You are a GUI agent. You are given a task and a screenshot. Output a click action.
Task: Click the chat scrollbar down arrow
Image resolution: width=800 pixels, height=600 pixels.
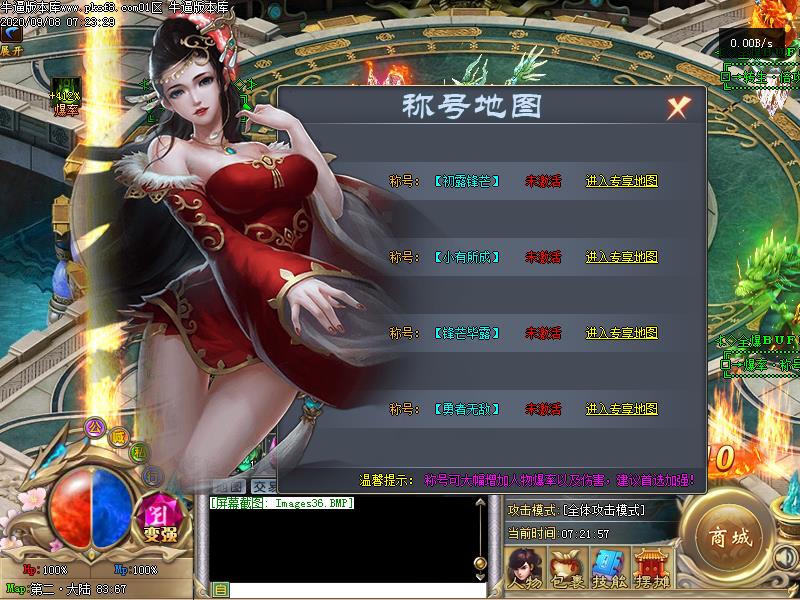coord(480,577)
